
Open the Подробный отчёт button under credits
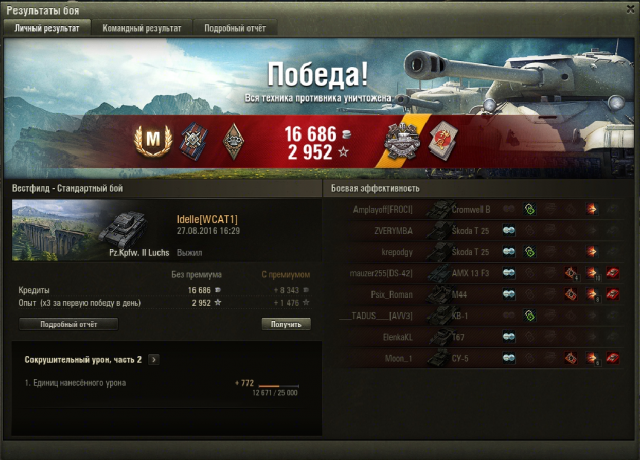click(x=68, y=324)
